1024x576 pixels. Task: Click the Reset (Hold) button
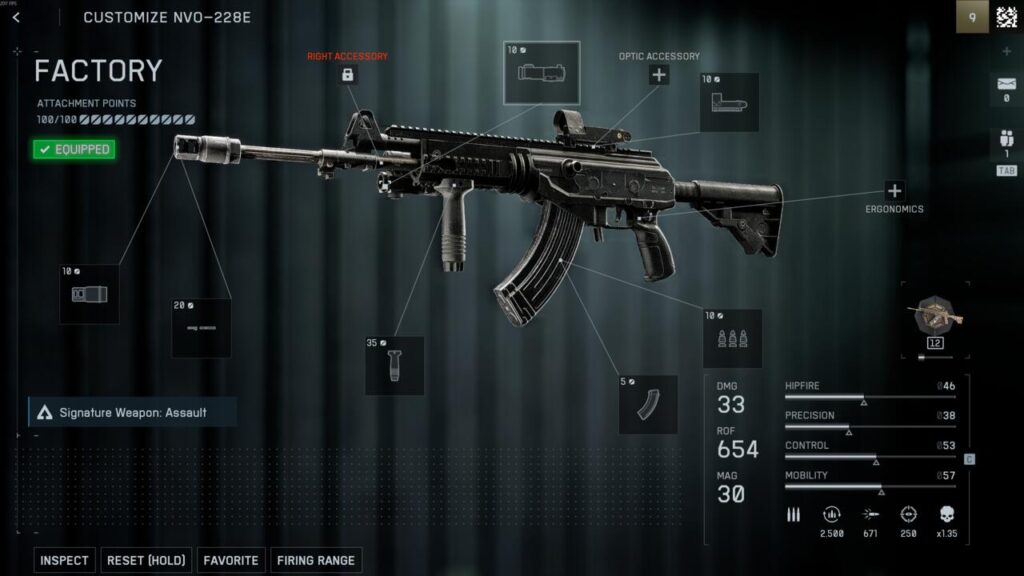pos(144,561)
